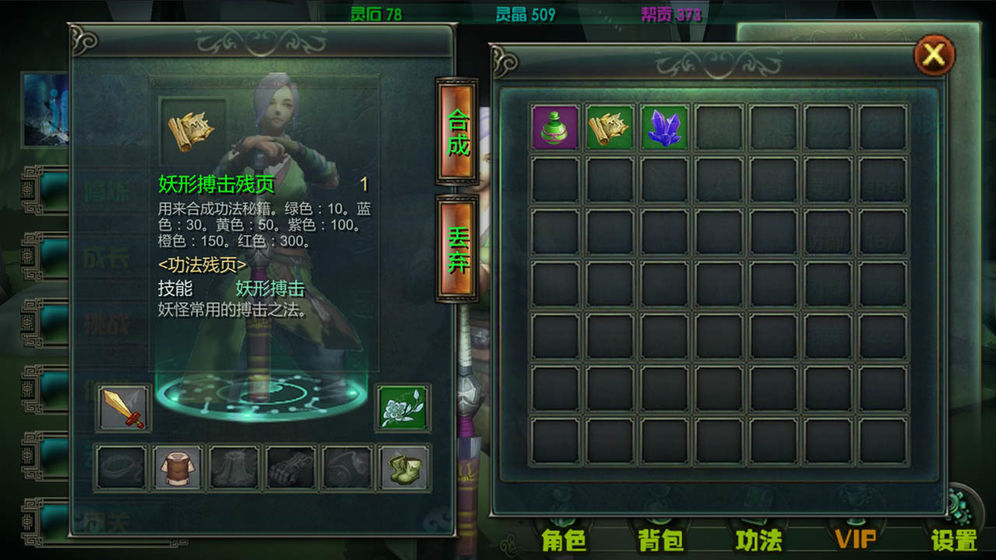Image resolution: width=996 pixels, height=560 pixels.
Task: Open the 设置 (settings) menu
Action: tap(954, 540)
